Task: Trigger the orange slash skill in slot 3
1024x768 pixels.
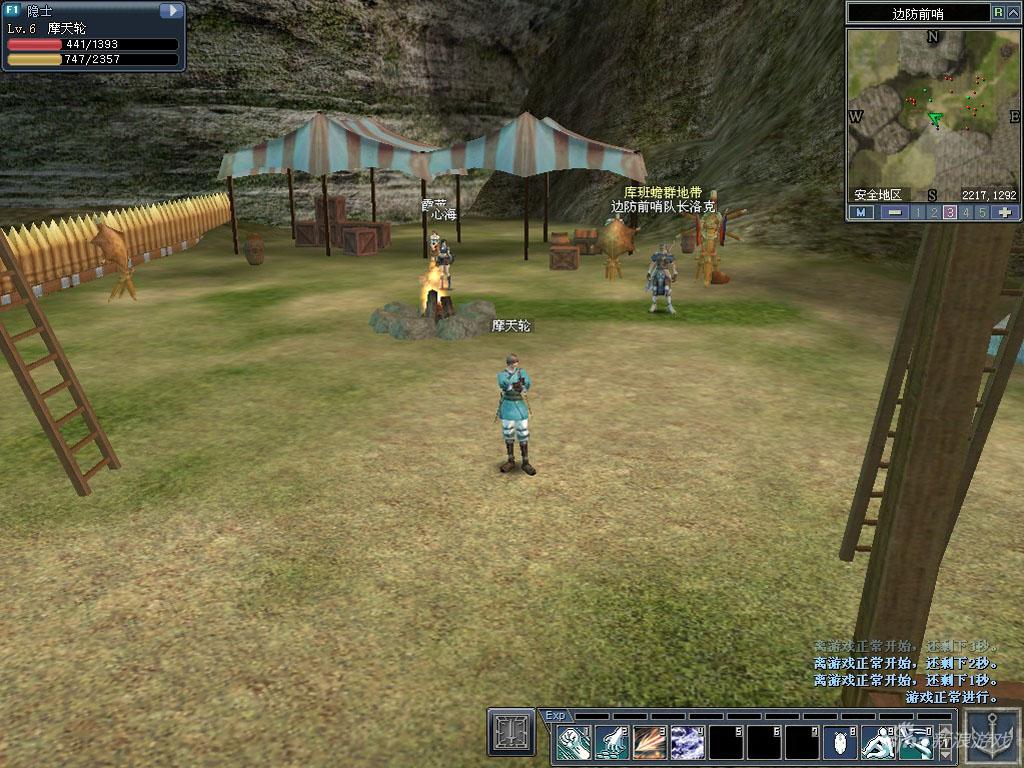Action: (x=649, y=742)
